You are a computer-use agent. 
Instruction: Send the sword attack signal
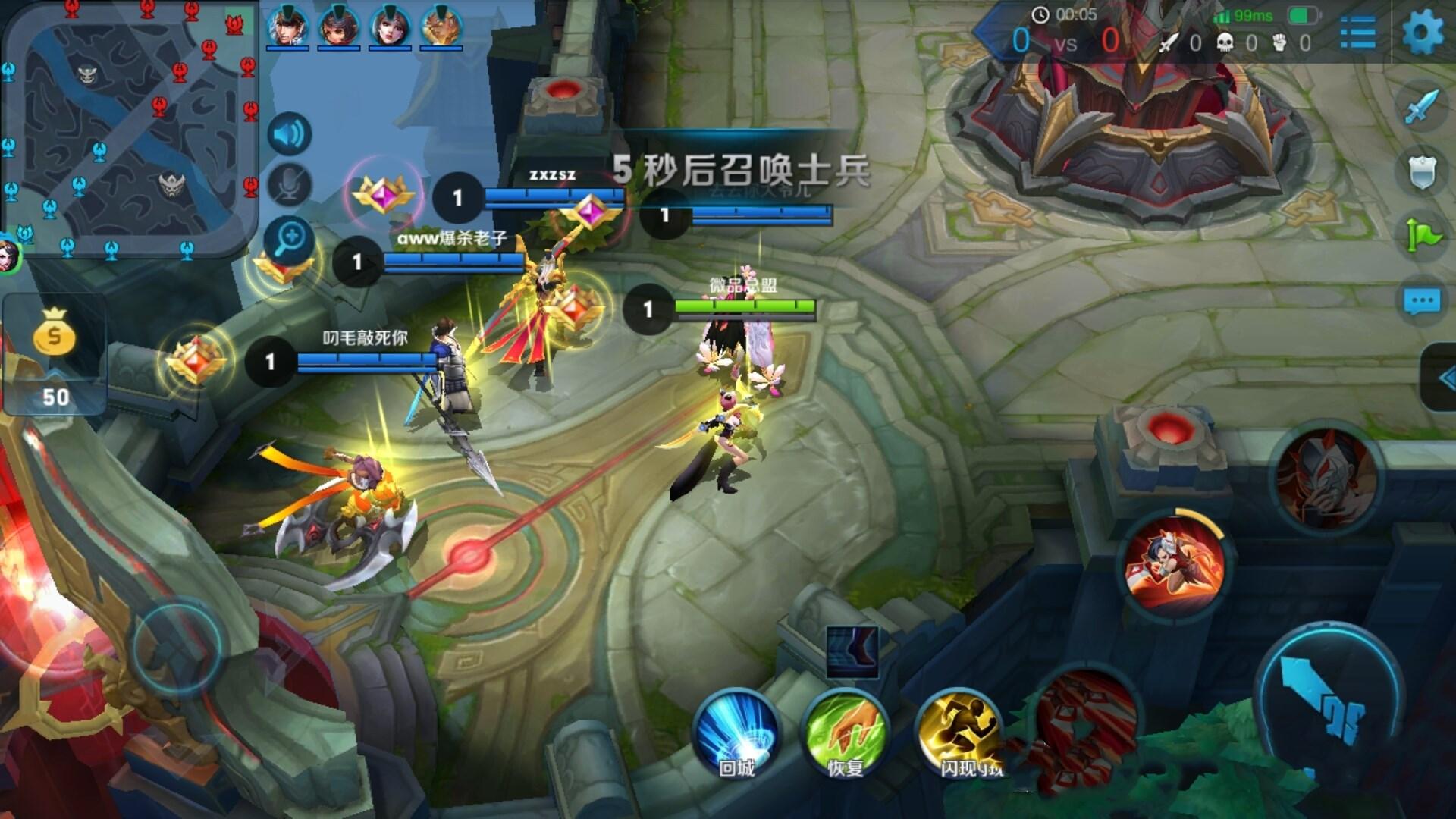point(1422,107)
